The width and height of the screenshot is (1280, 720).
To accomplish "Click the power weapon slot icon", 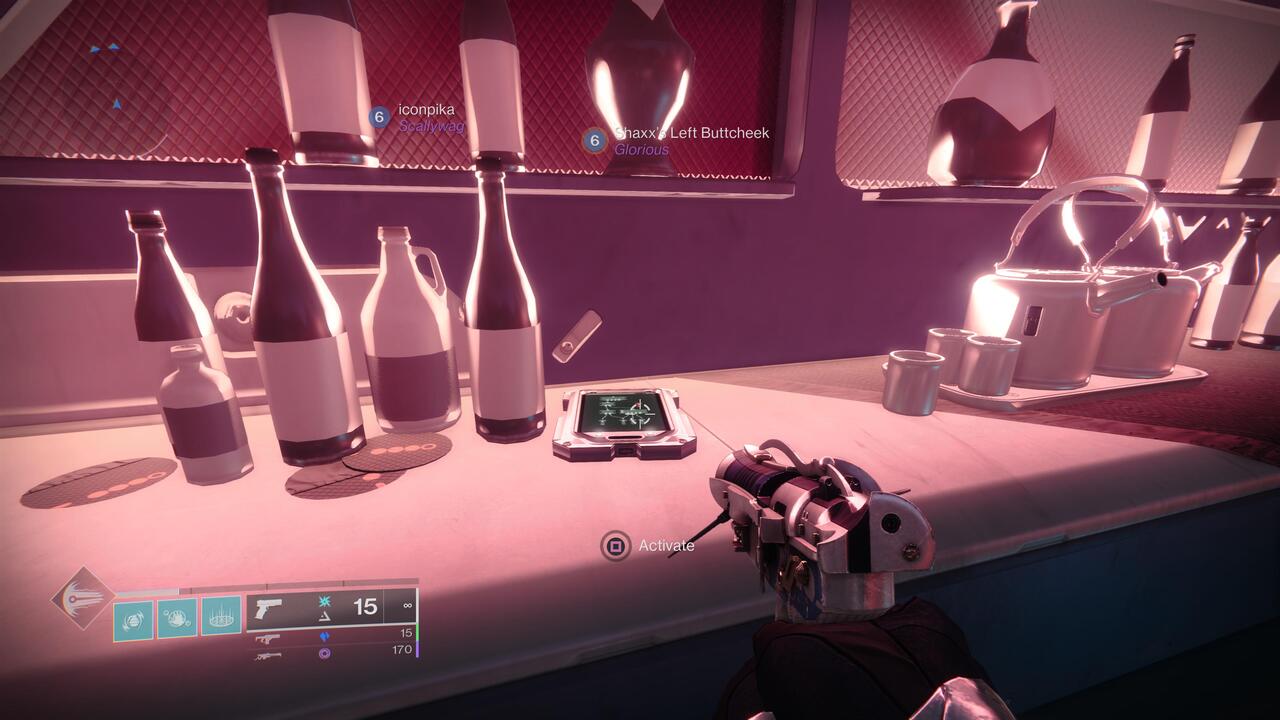I will [267, 656].
